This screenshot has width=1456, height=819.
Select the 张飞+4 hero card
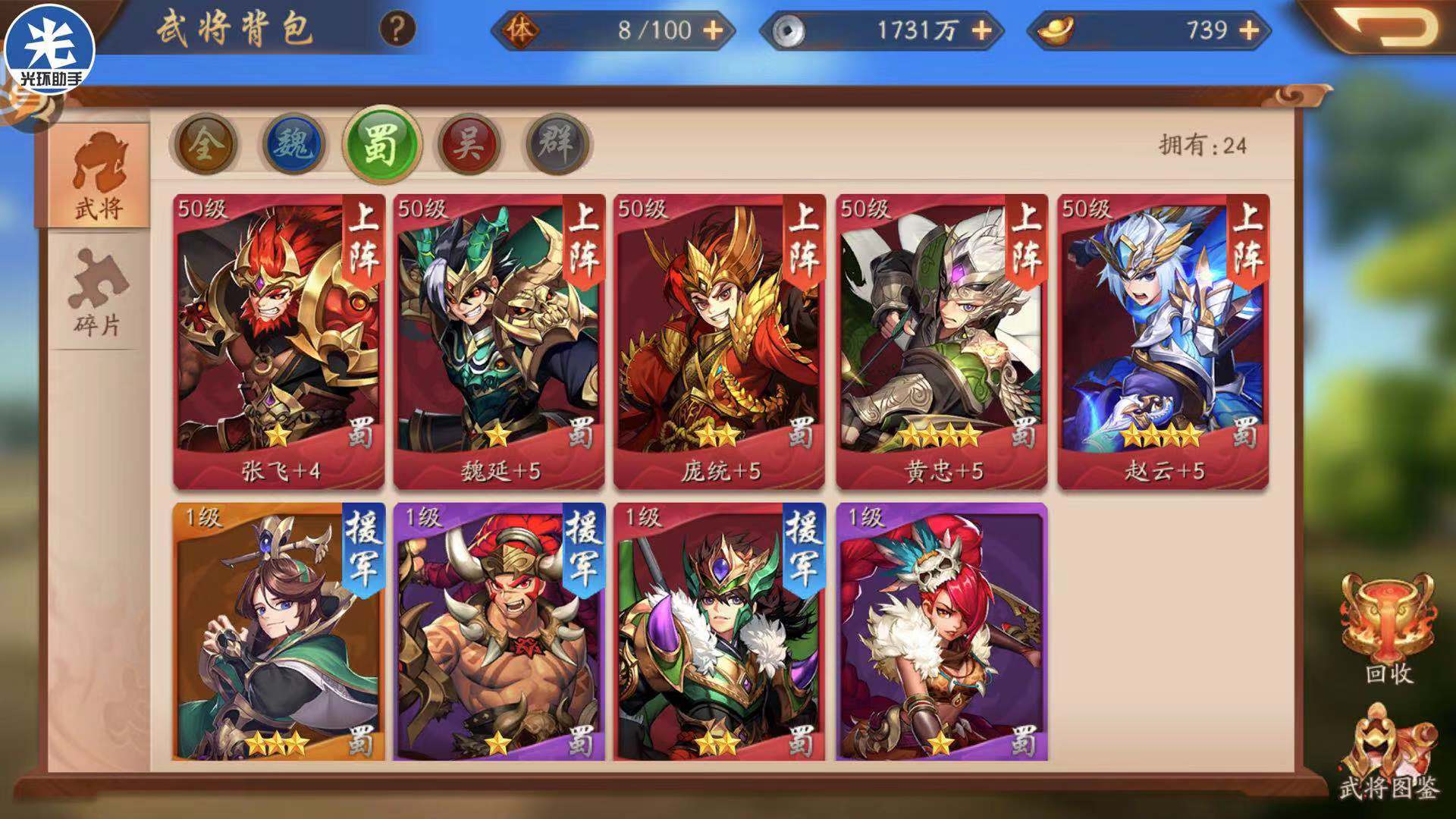click(279, 341)
